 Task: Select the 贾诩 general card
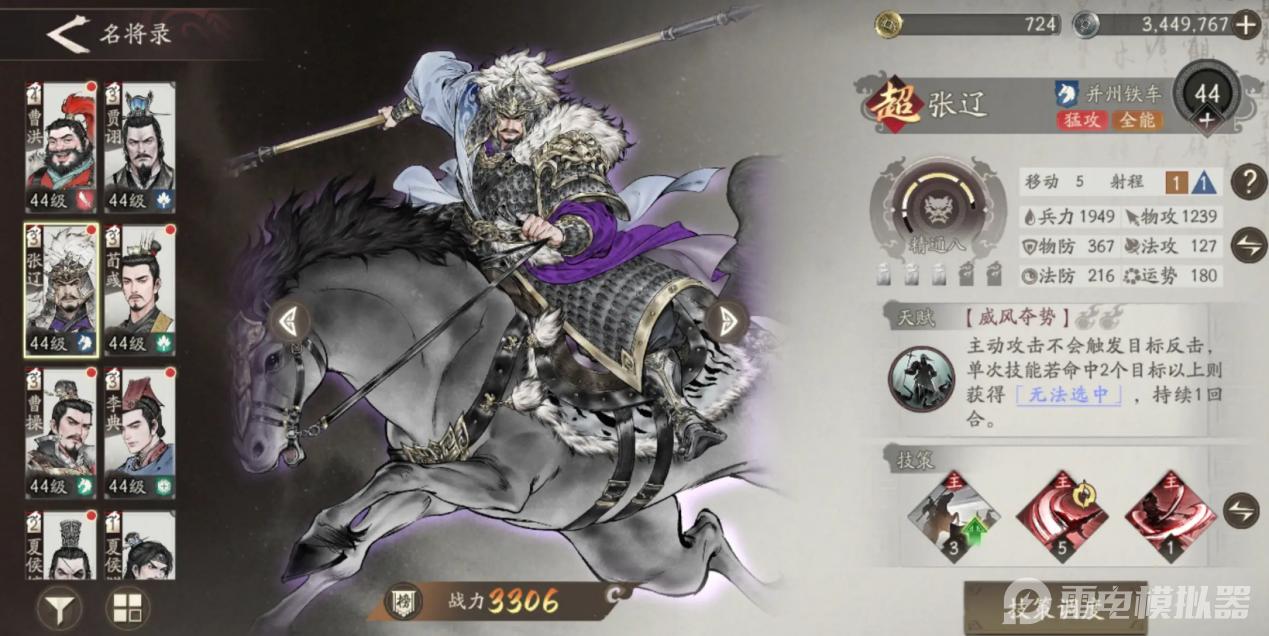pyautogui.click(x=139, y=148)
